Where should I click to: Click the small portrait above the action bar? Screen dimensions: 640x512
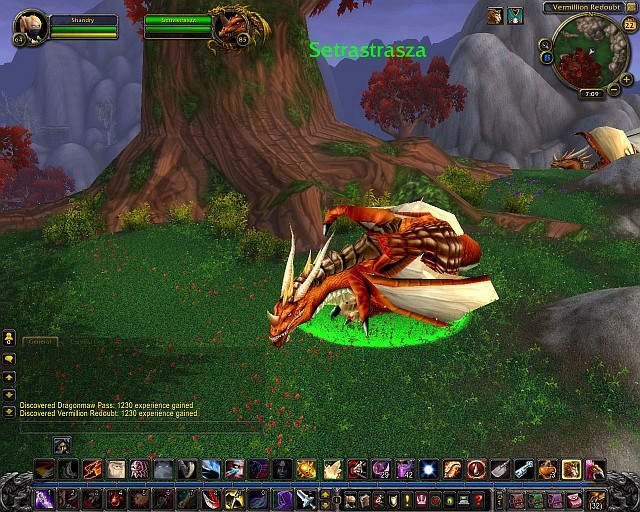pyautogui.click(x=62, y=446)
